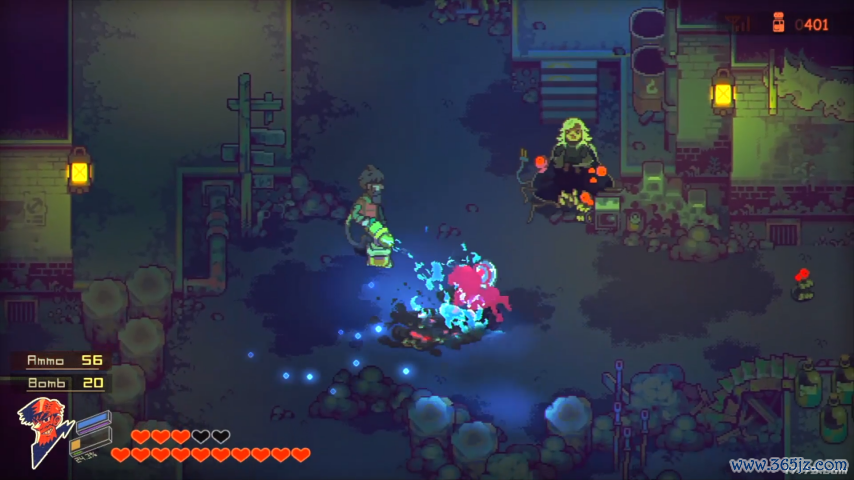This screenshot has width=854, height=480.
Task: Click the signal antenna icon
Action: pyautogui.click(x=741, y=23)
